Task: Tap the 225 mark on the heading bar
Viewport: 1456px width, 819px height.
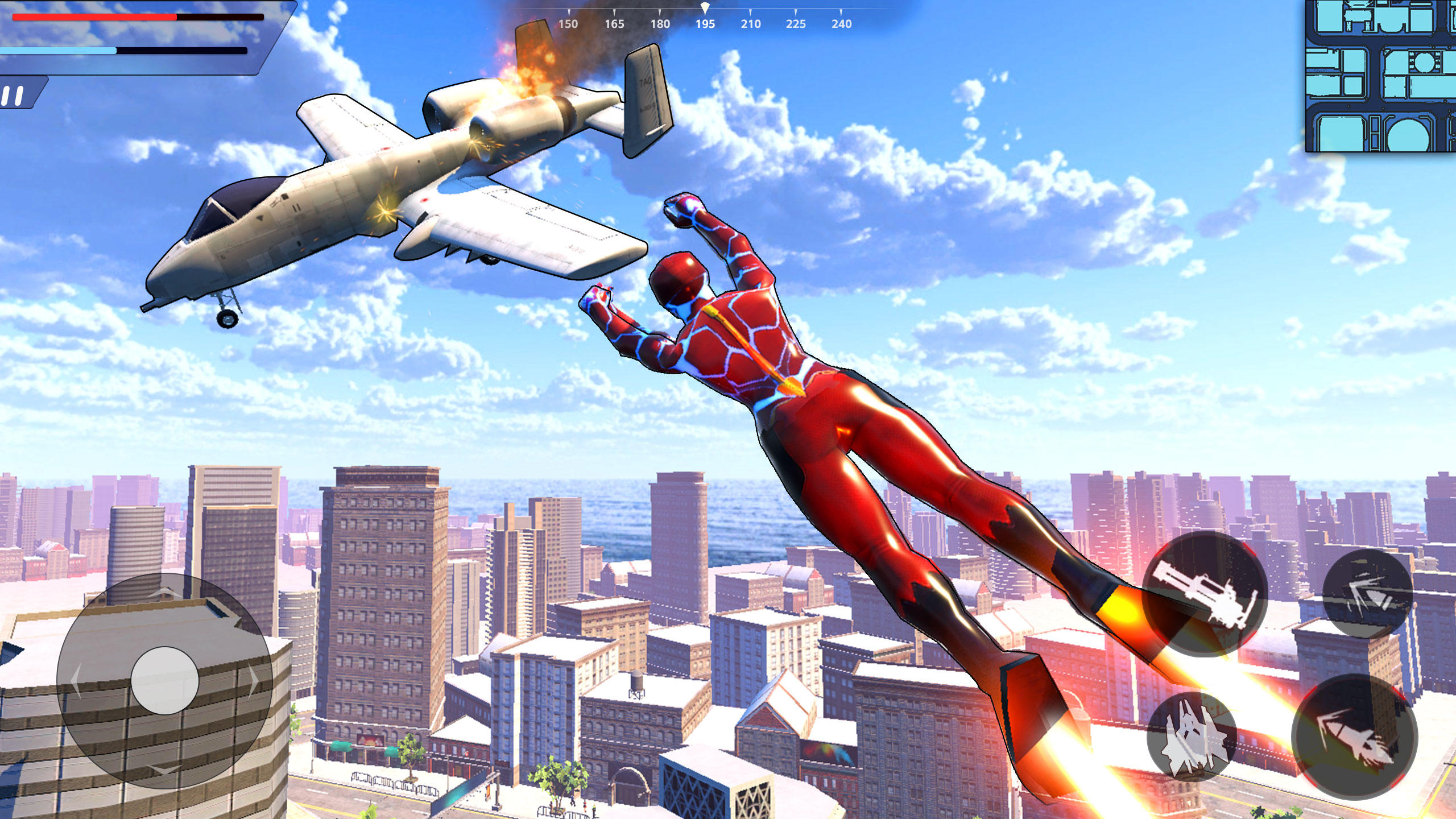Action: pyautogui.click(x=796, y=24)
